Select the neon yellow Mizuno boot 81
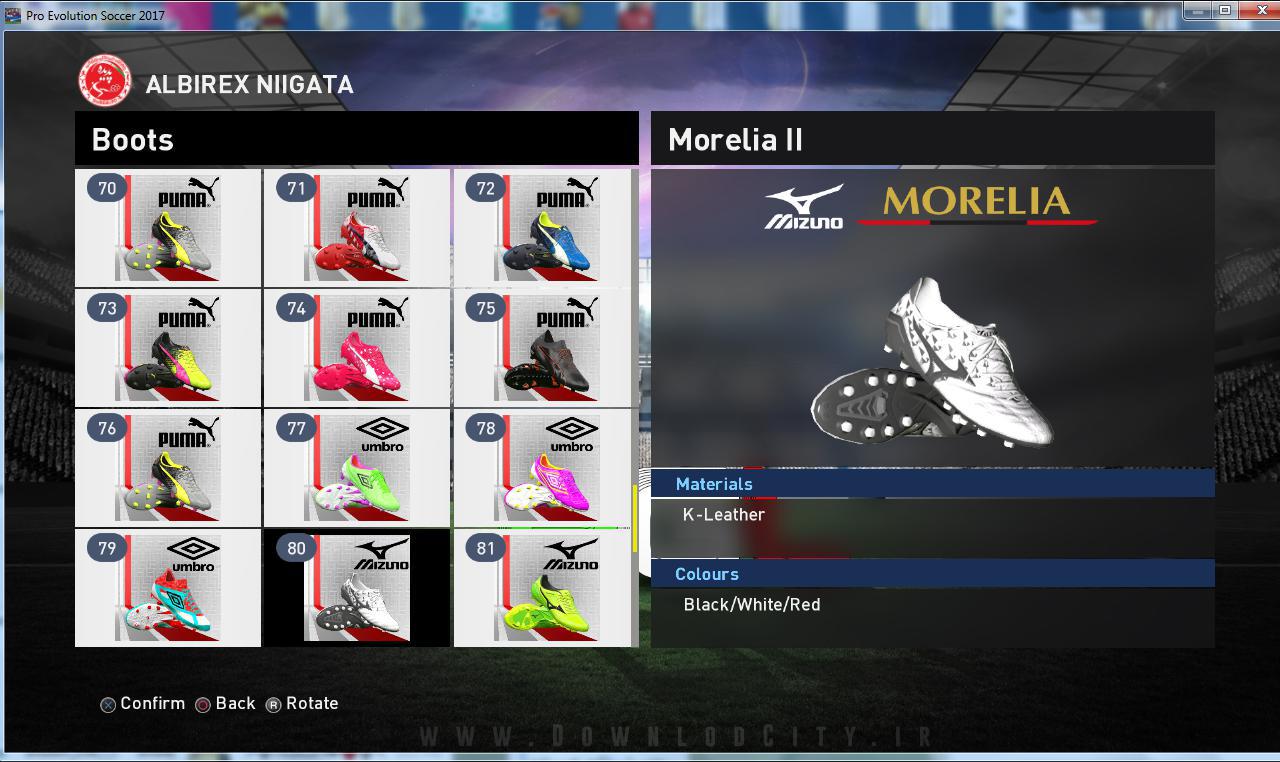1280x762 pixels. point(546,587)
